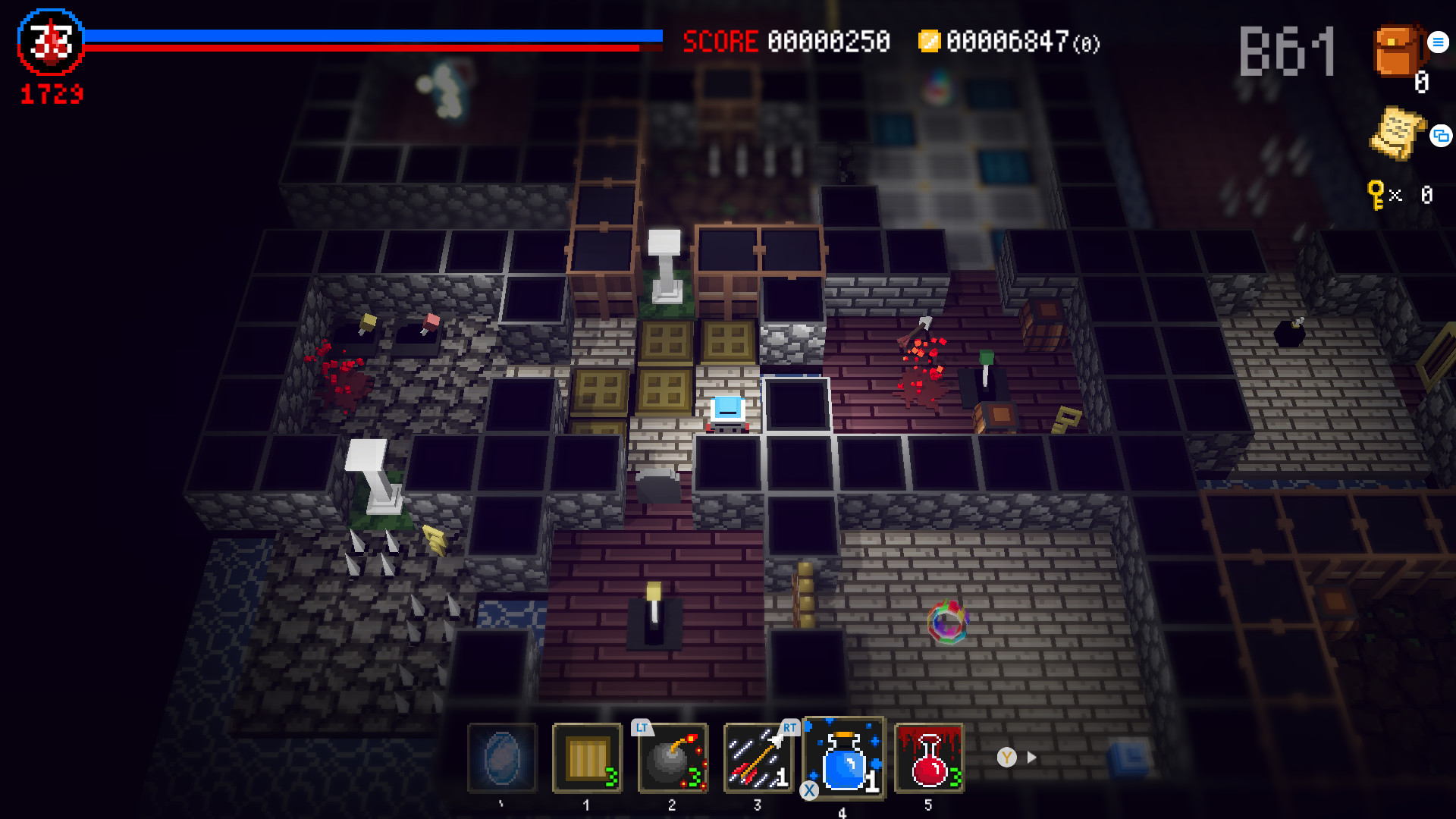Click the LT badge above the bomb slot

point(641,727)
